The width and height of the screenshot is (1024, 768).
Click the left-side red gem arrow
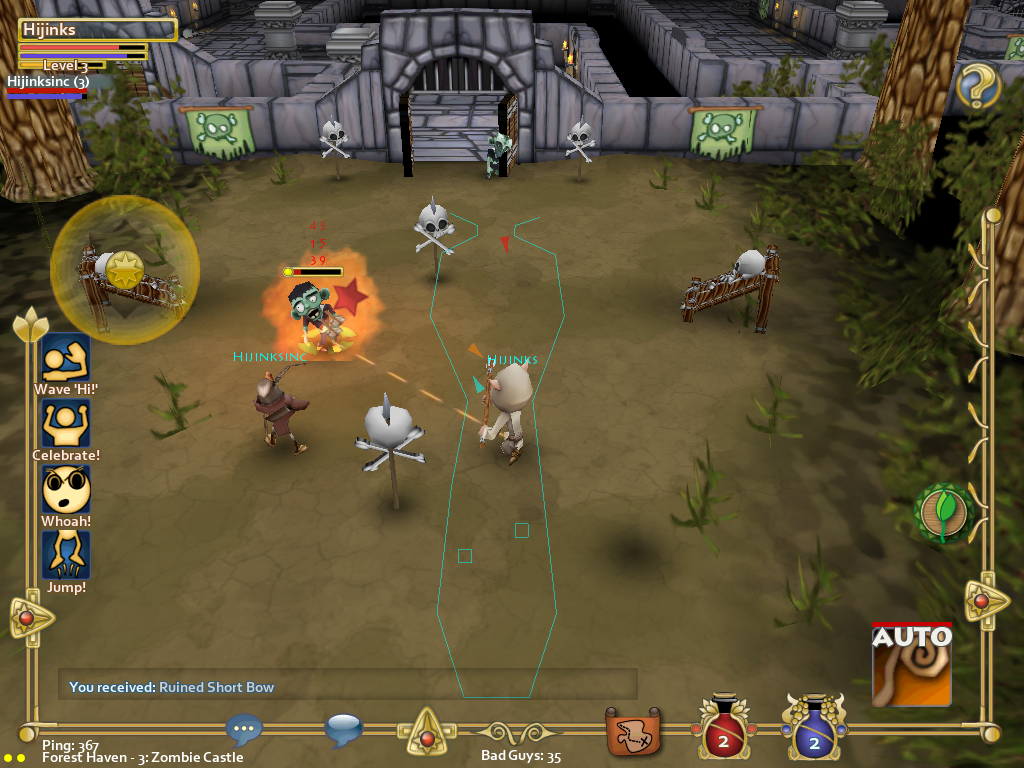point(28,618)
